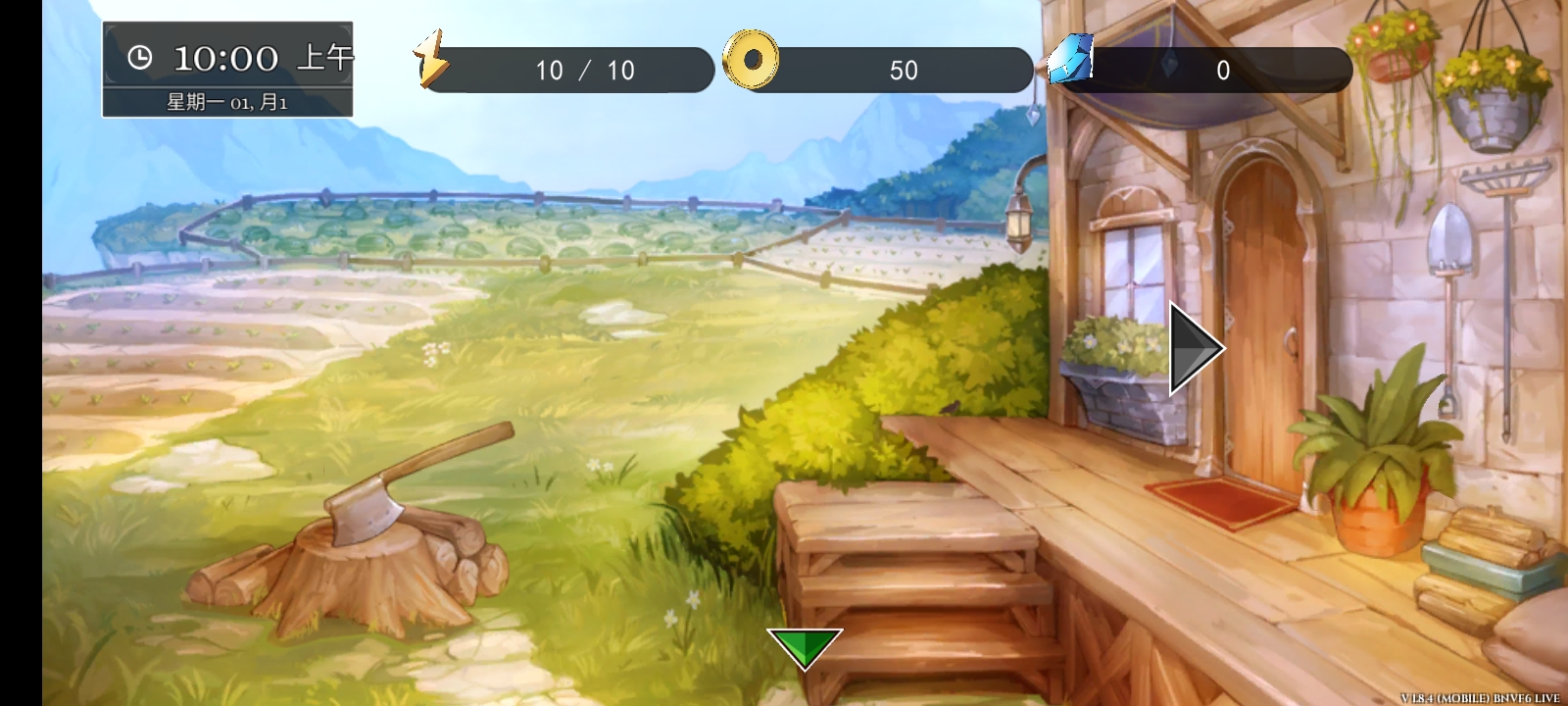
Task: Click the coin balance showing 50
Action: click(x=904, y=70)
